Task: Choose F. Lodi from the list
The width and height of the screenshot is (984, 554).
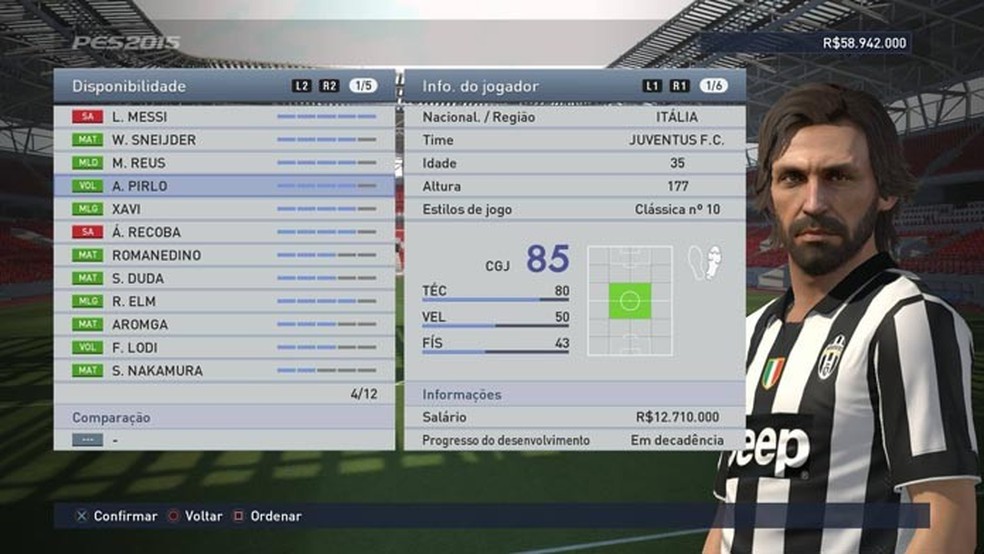Action: pos(225,347)
